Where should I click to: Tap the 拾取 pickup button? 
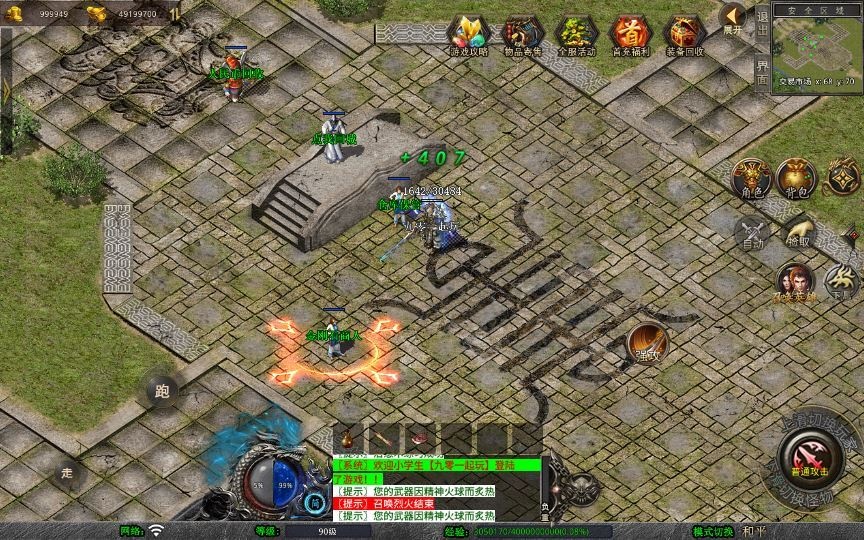(x=798, y=234)
